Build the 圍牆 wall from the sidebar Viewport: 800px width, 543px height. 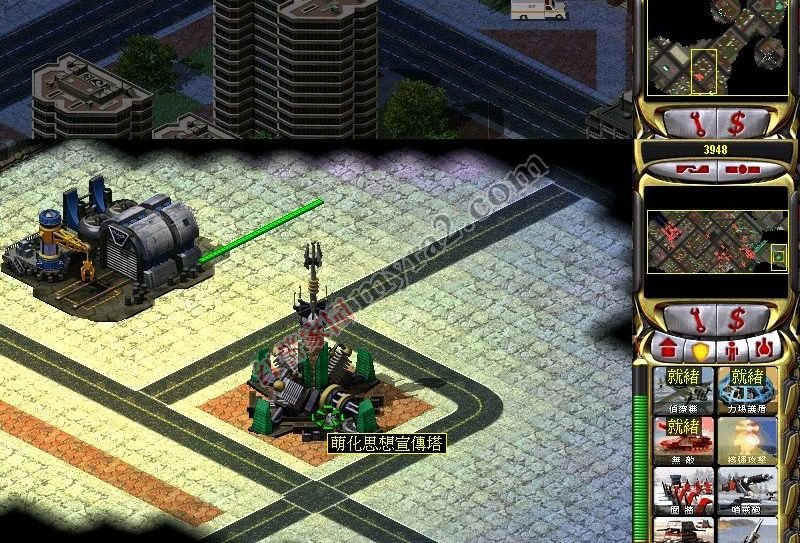pyautogui.click(x=684, y=490)
